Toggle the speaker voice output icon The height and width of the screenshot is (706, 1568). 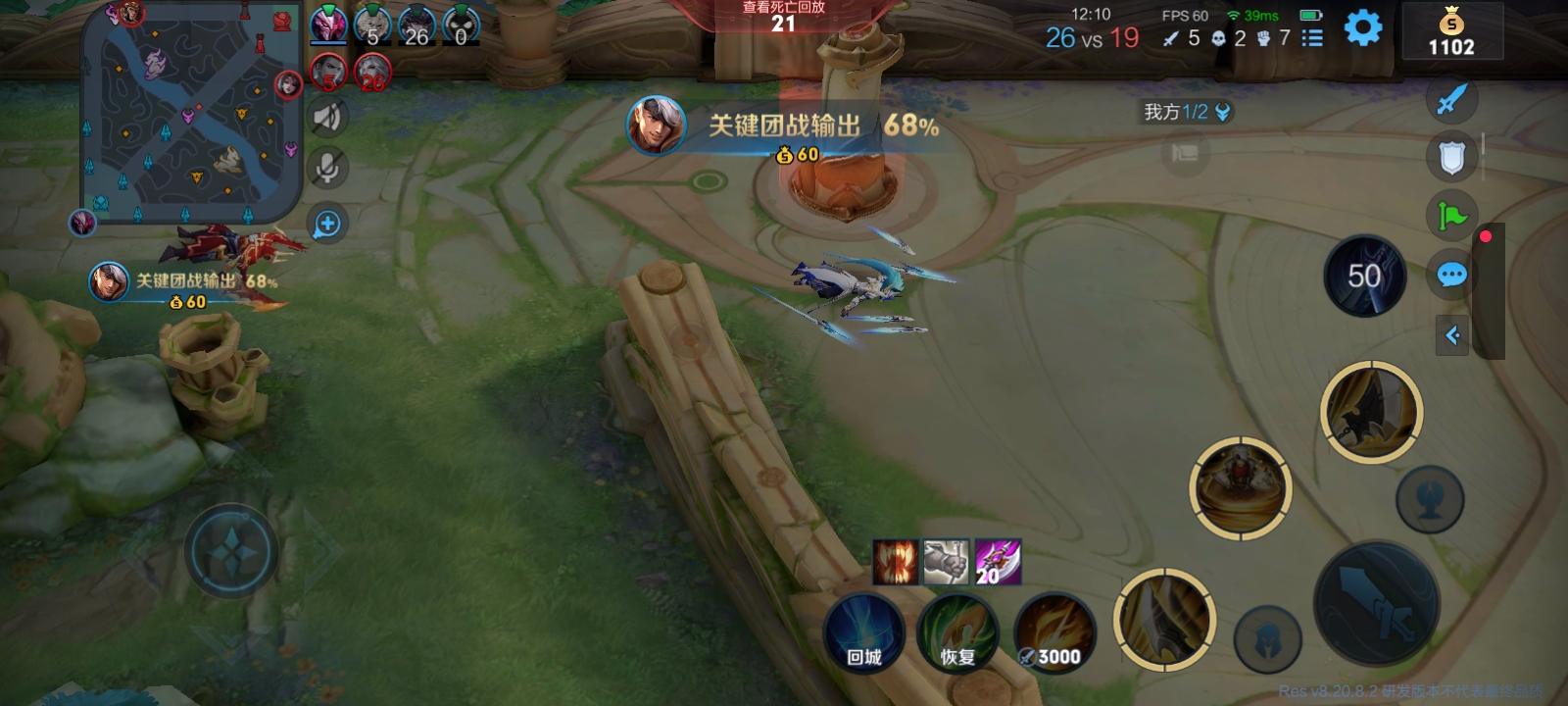[327, 118]
